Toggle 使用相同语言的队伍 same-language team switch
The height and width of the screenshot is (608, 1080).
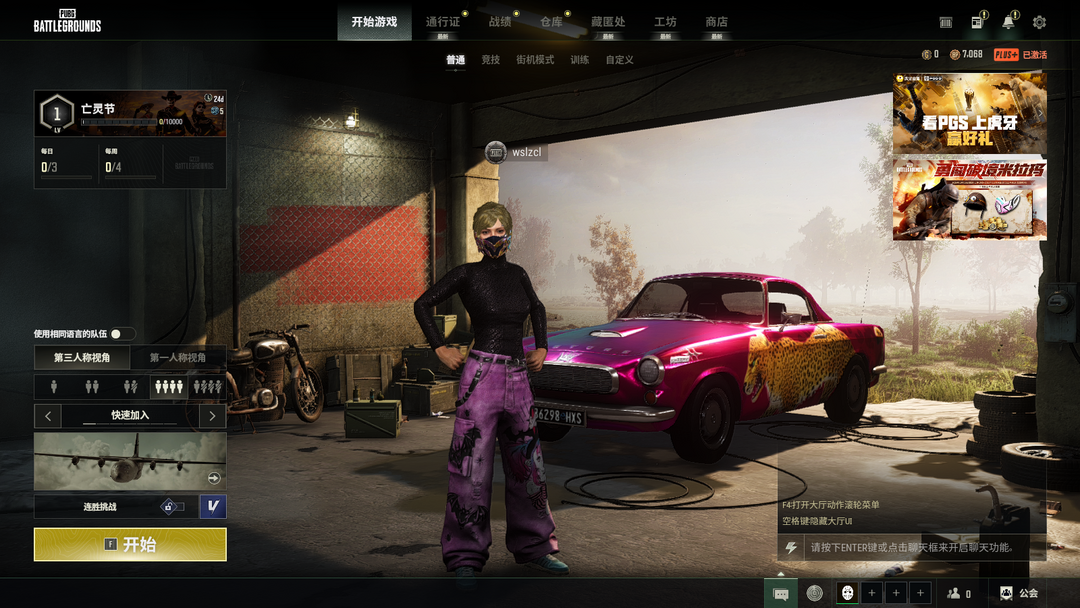[122, 334]
